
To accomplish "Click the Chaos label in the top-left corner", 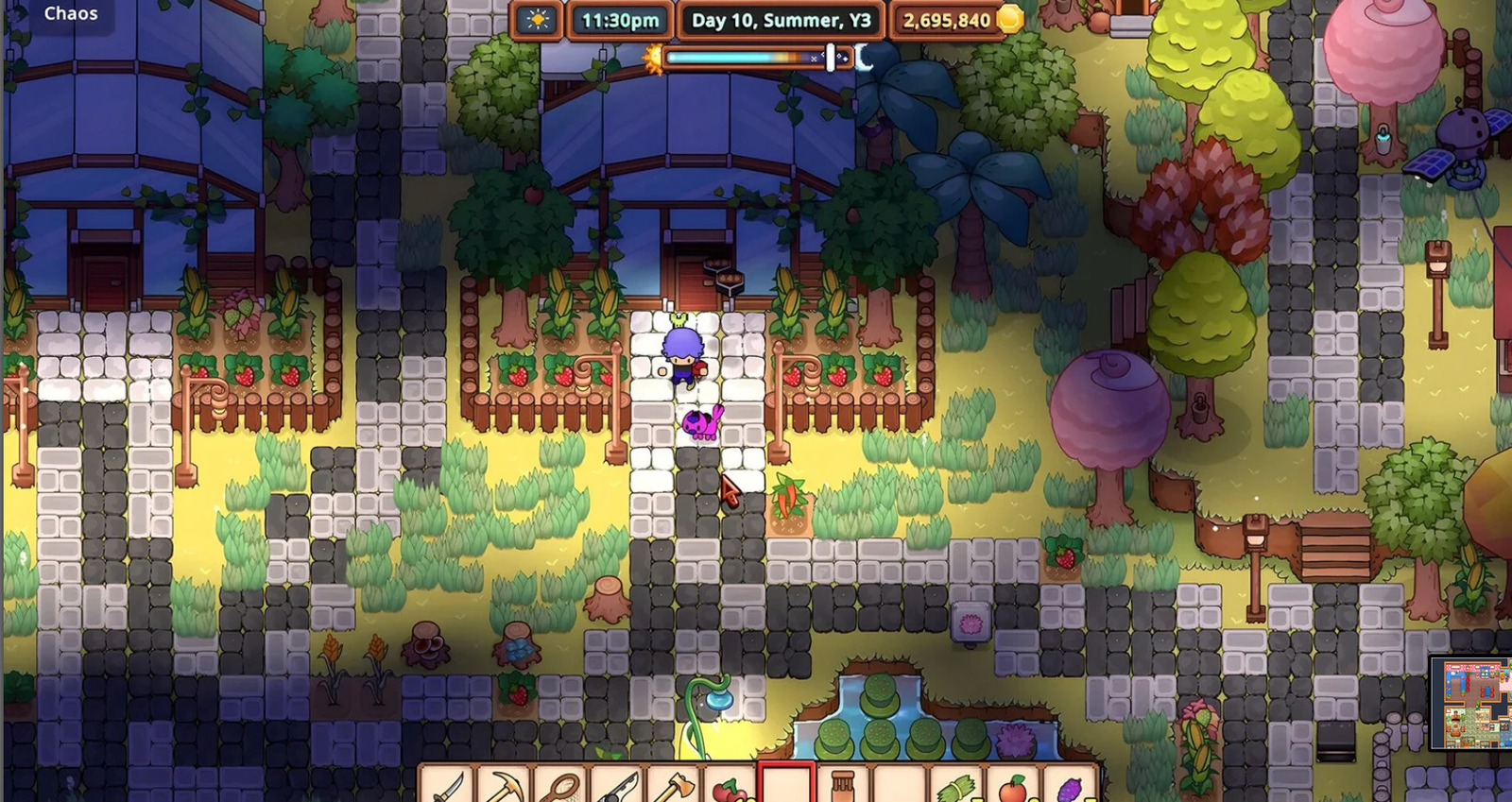I will [x=71, y=13].
